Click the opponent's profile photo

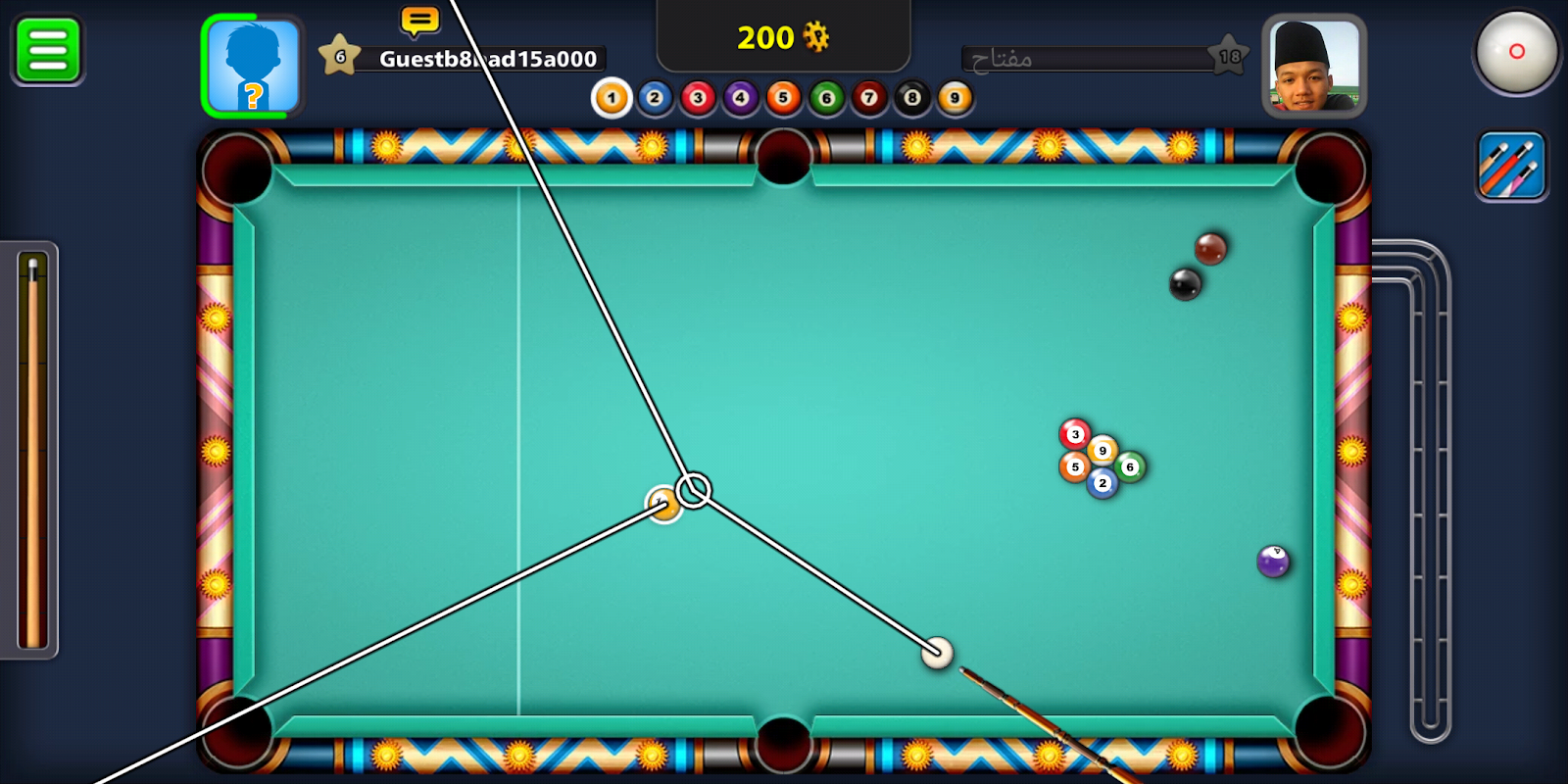coord(1313,68)
